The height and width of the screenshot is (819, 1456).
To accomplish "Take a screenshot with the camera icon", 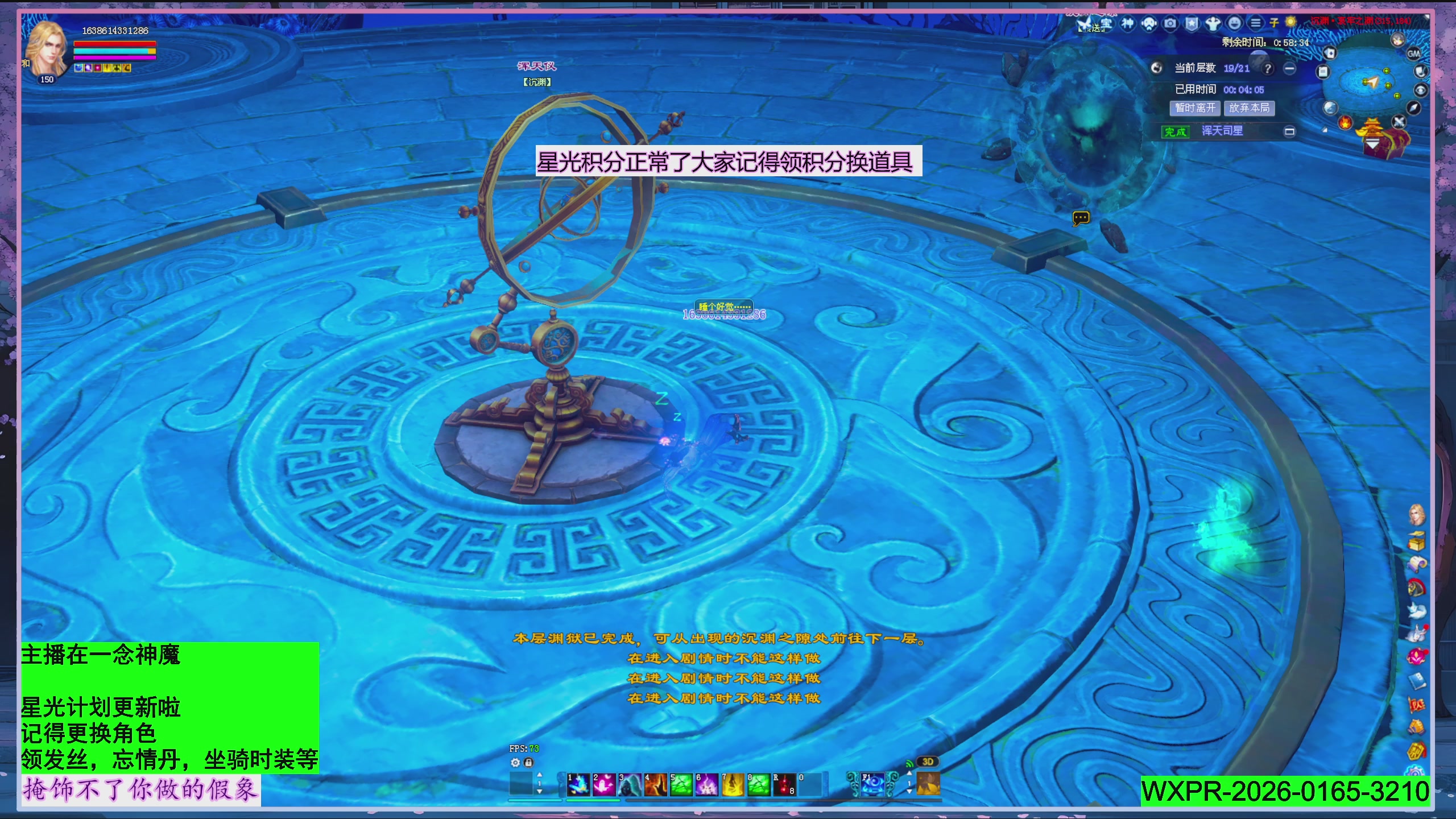I will (x=1170, y=24).
